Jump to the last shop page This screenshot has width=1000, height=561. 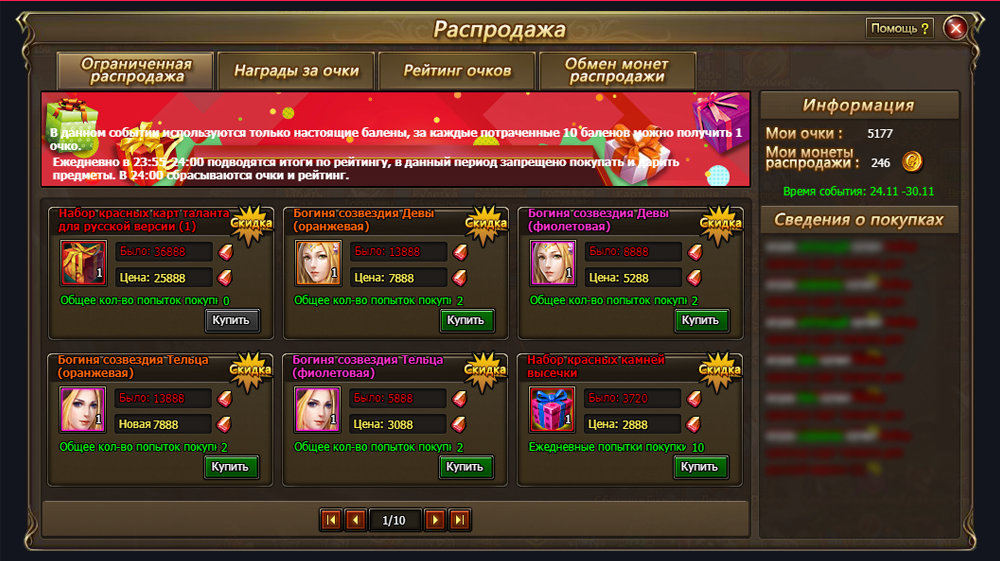coord(459,520)
